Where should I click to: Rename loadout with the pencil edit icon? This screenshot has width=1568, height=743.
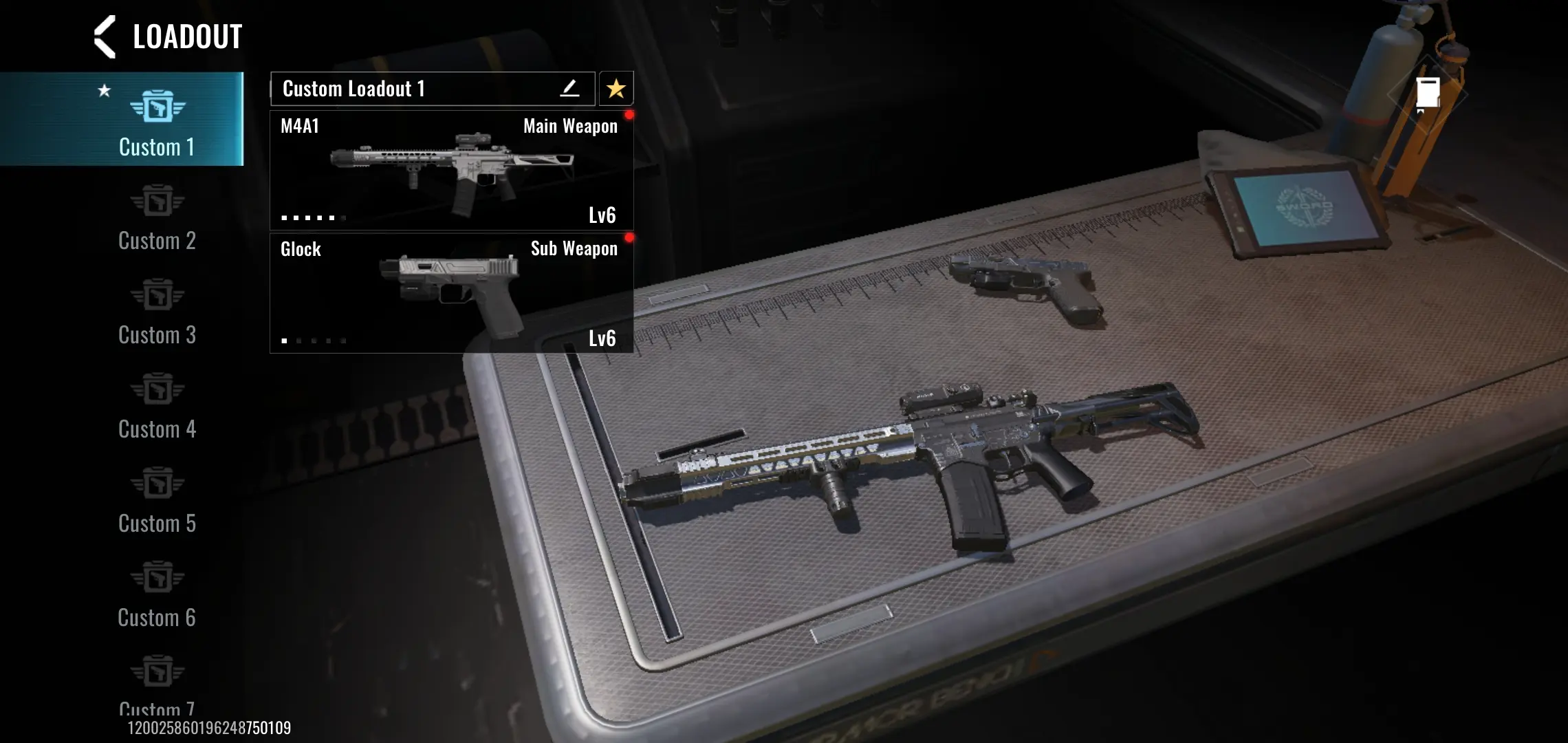(x=569, y=89)
